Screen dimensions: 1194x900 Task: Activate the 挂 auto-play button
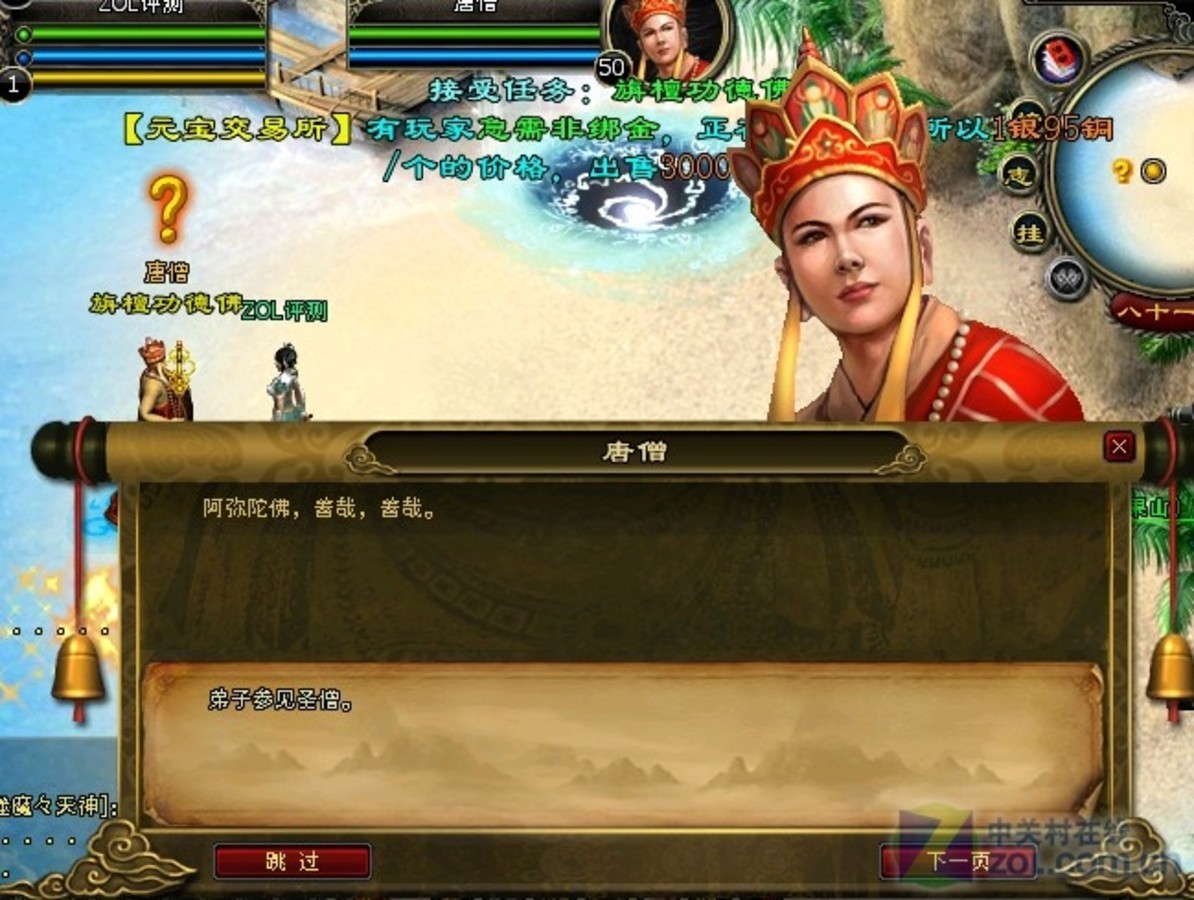[1030, 232]
